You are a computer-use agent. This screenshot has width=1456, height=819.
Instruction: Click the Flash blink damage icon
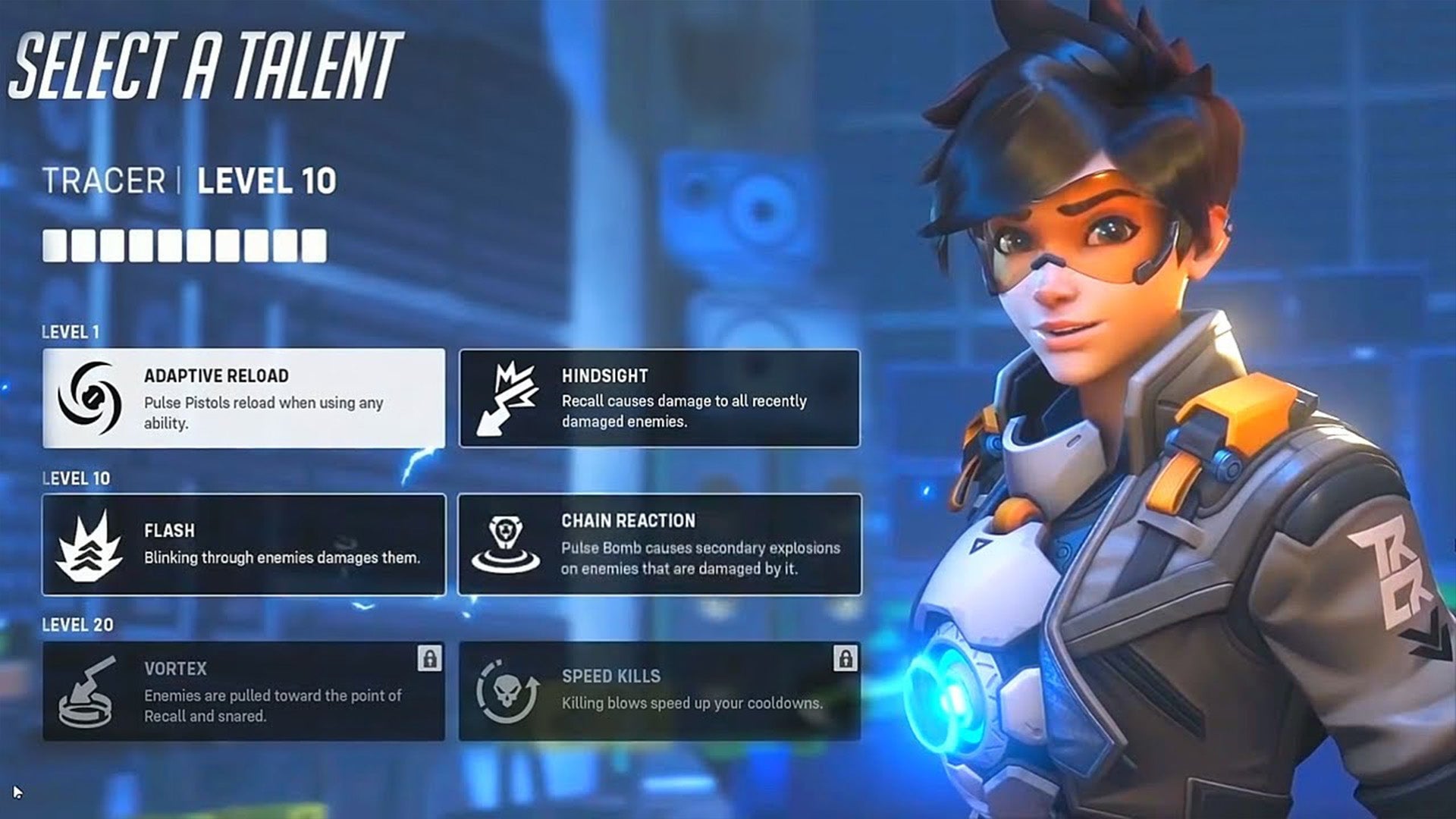tap(91, 544)
